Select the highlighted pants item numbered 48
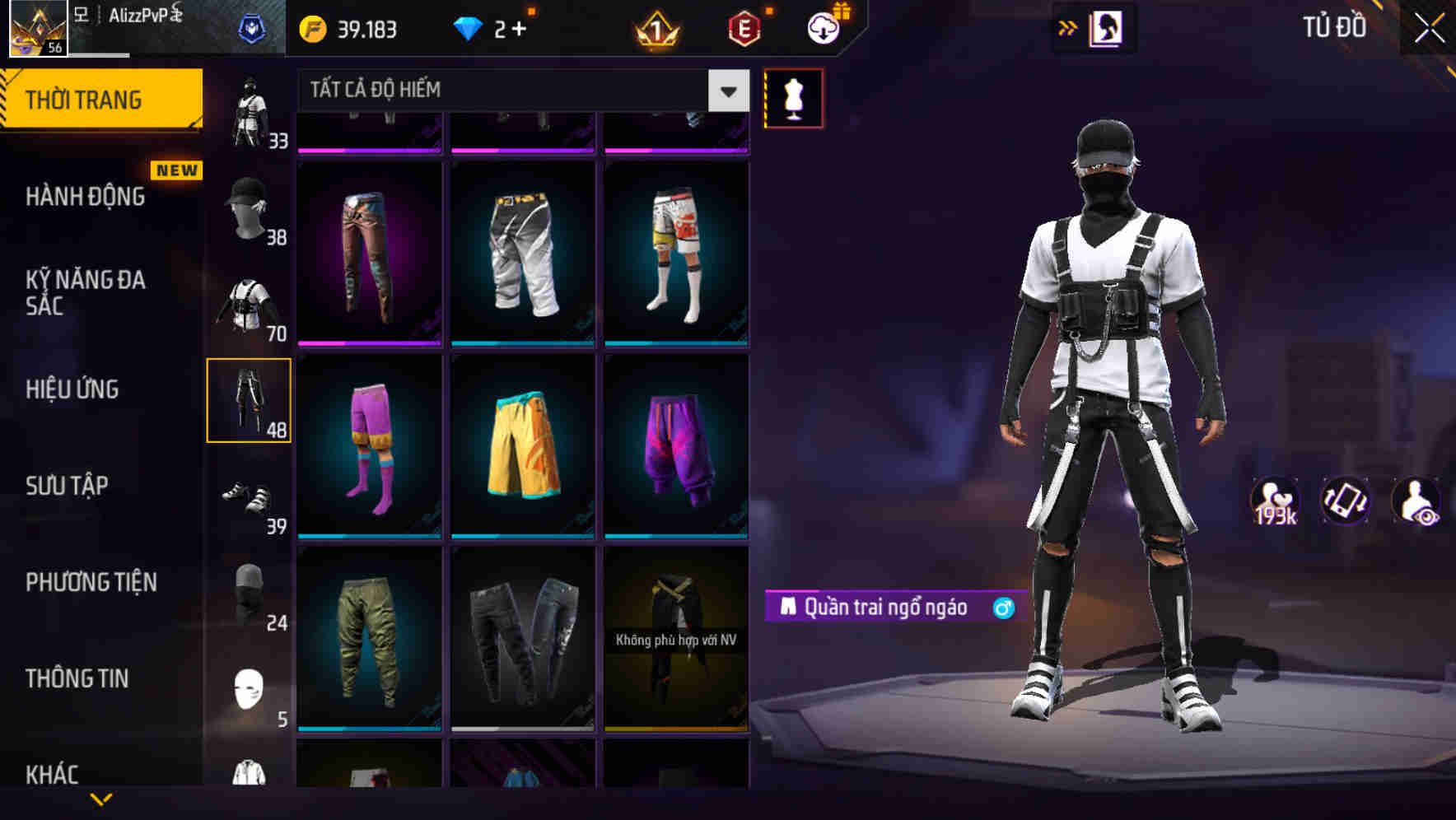This screenshot has height=820, width=1456. pyautogui.click(x=249, y=399)
